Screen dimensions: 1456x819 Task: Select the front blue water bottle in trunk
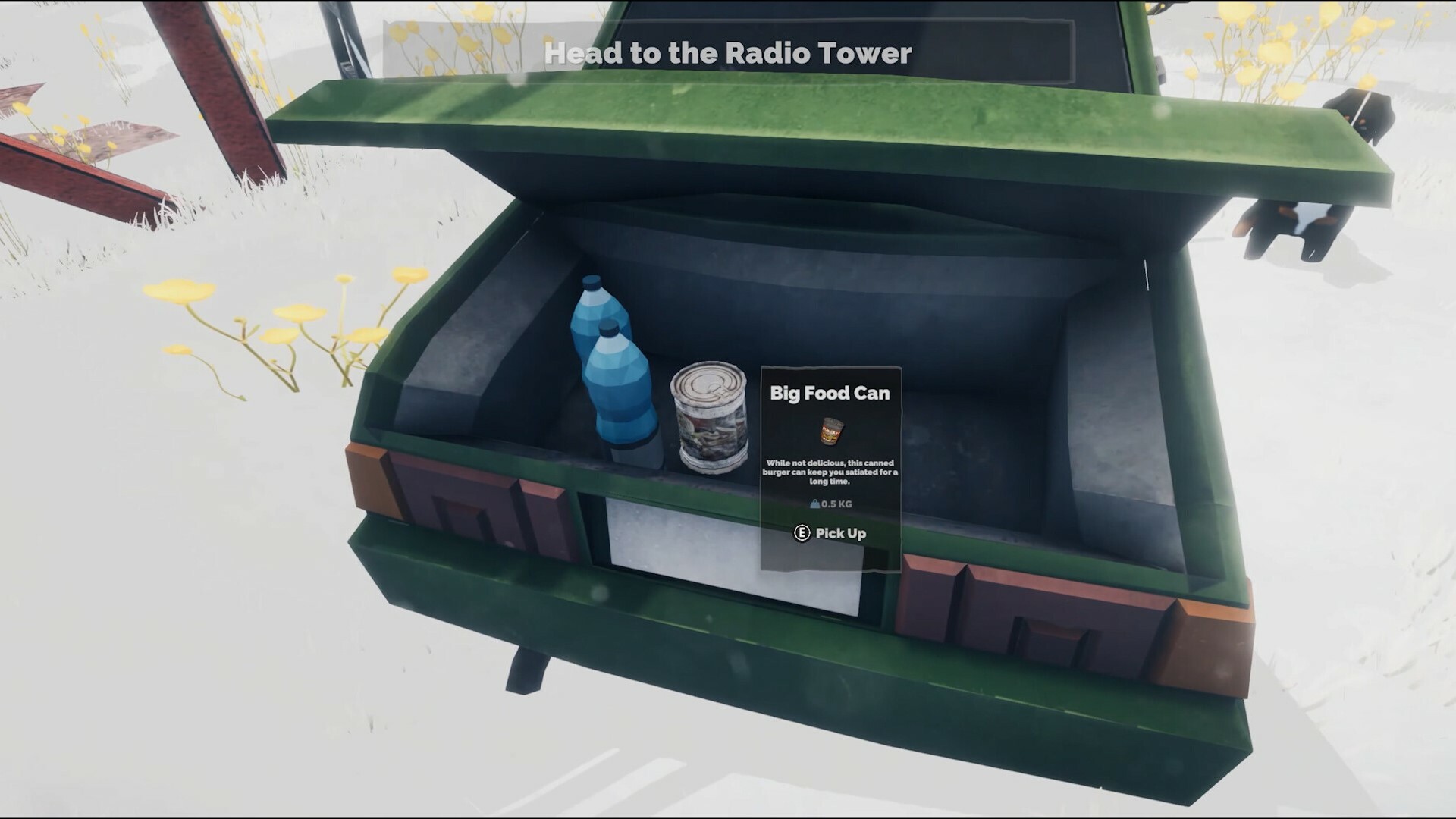click(x=618, y=387)
